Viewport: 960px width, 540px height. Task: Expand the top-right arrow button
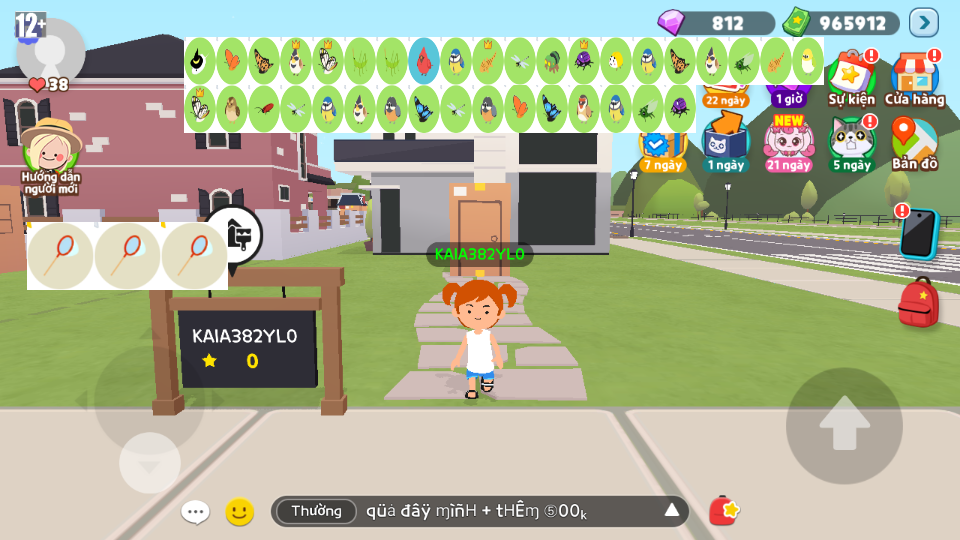tap(923, 22)
